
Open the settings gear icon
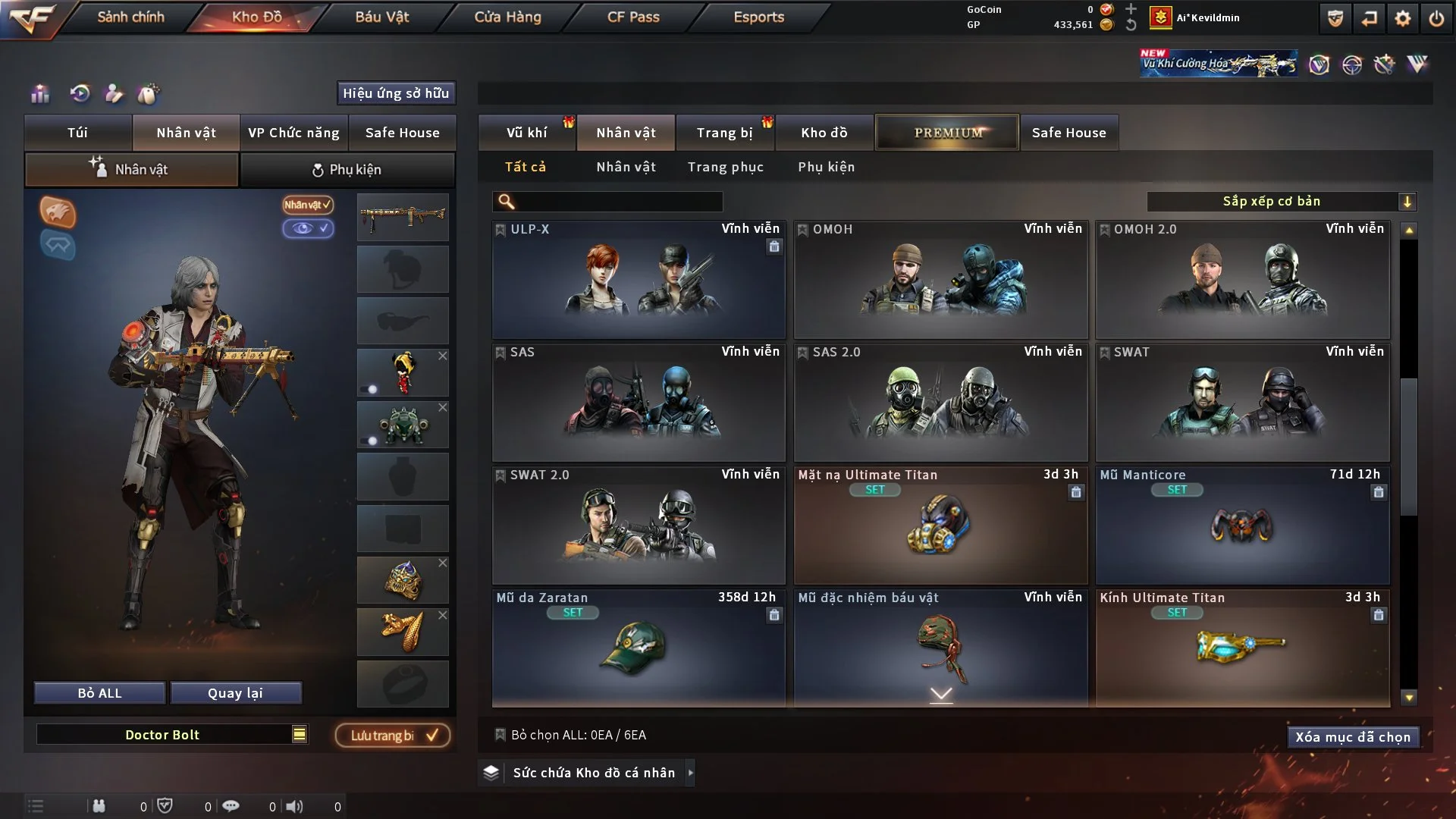tap(1402, 18)
